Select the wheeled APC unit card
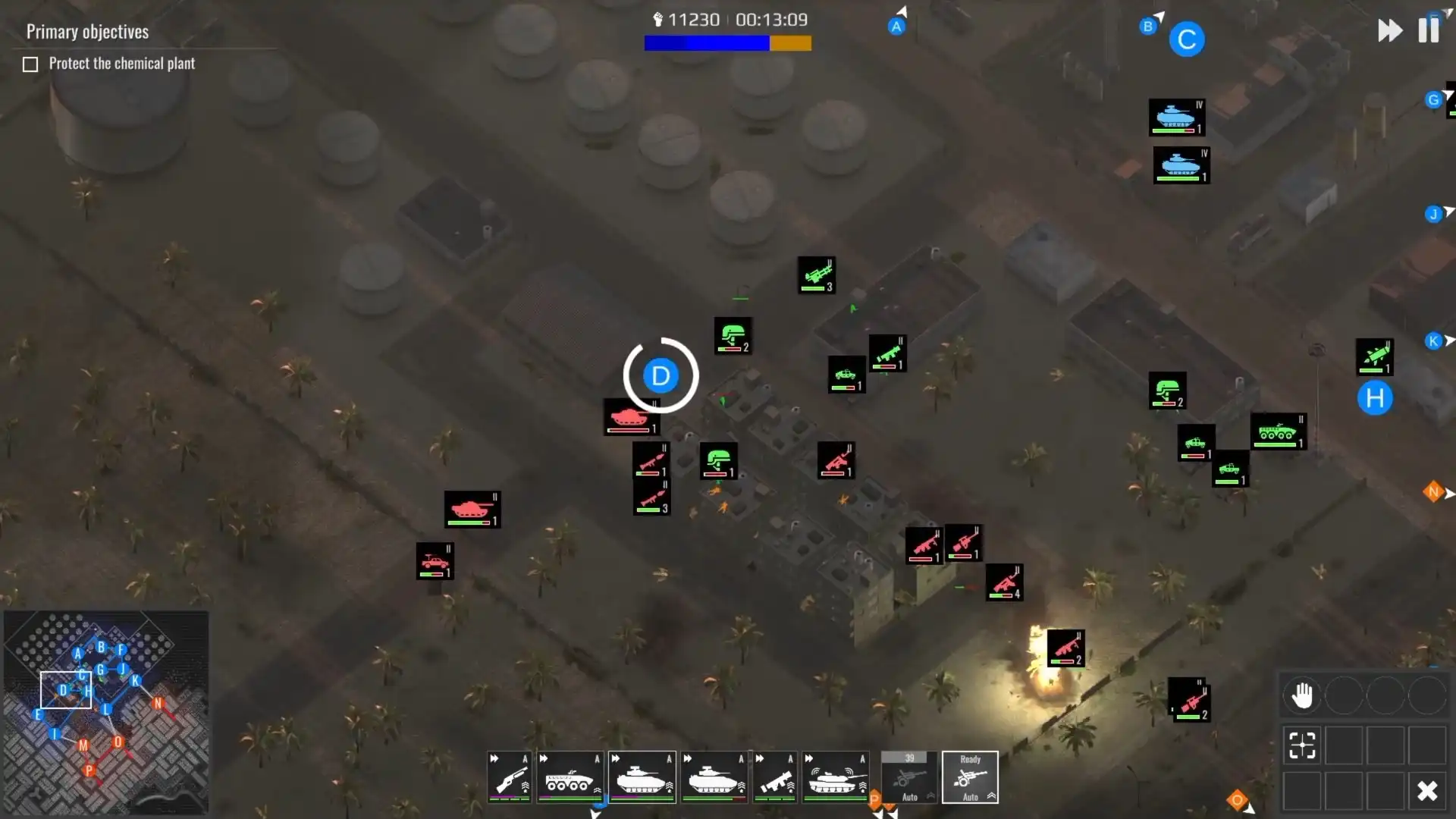The width and height of the screenshot is (1456, 819). pyautogui.click(x=570, y=777)
